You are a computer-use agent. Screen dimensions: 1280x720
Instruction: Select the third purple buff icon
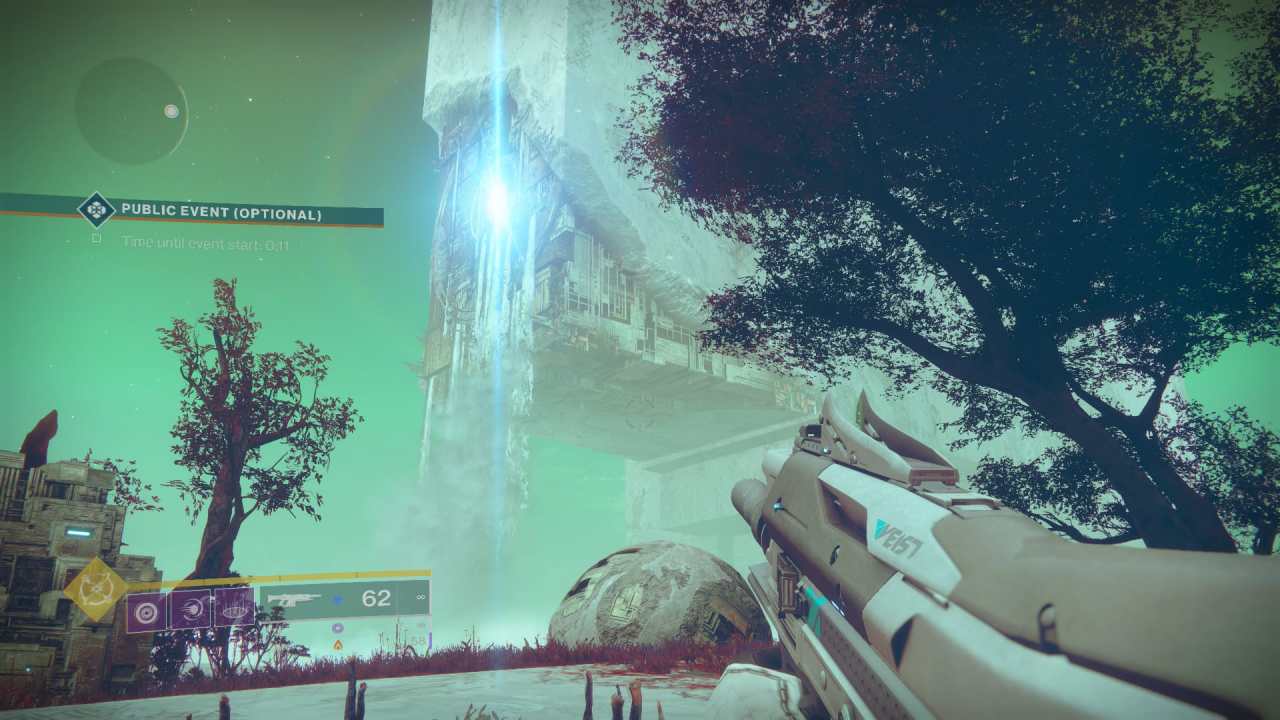(235, 606)
